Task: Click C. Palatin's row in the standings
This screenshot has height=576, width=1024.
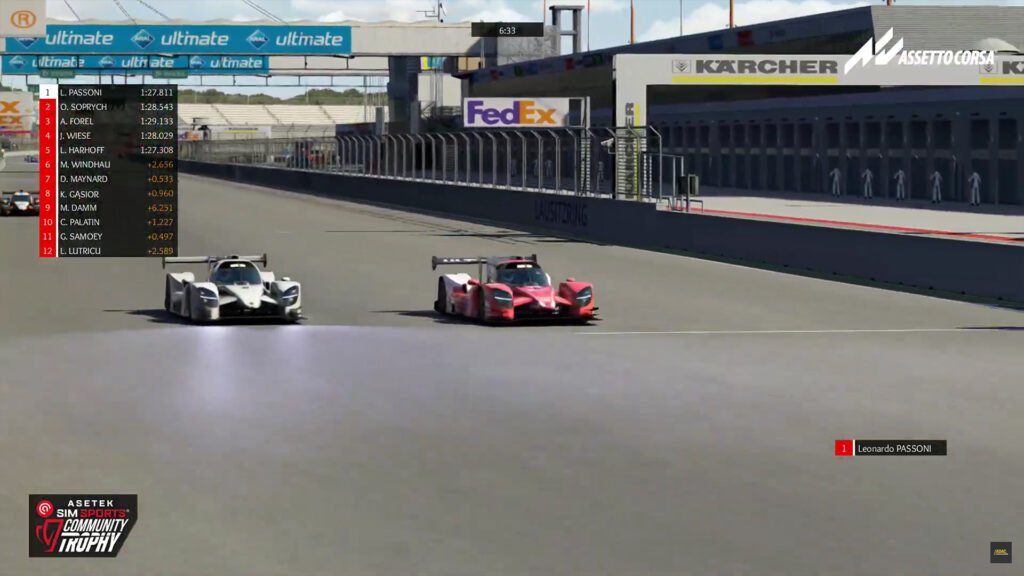Action: click(108, 222)
